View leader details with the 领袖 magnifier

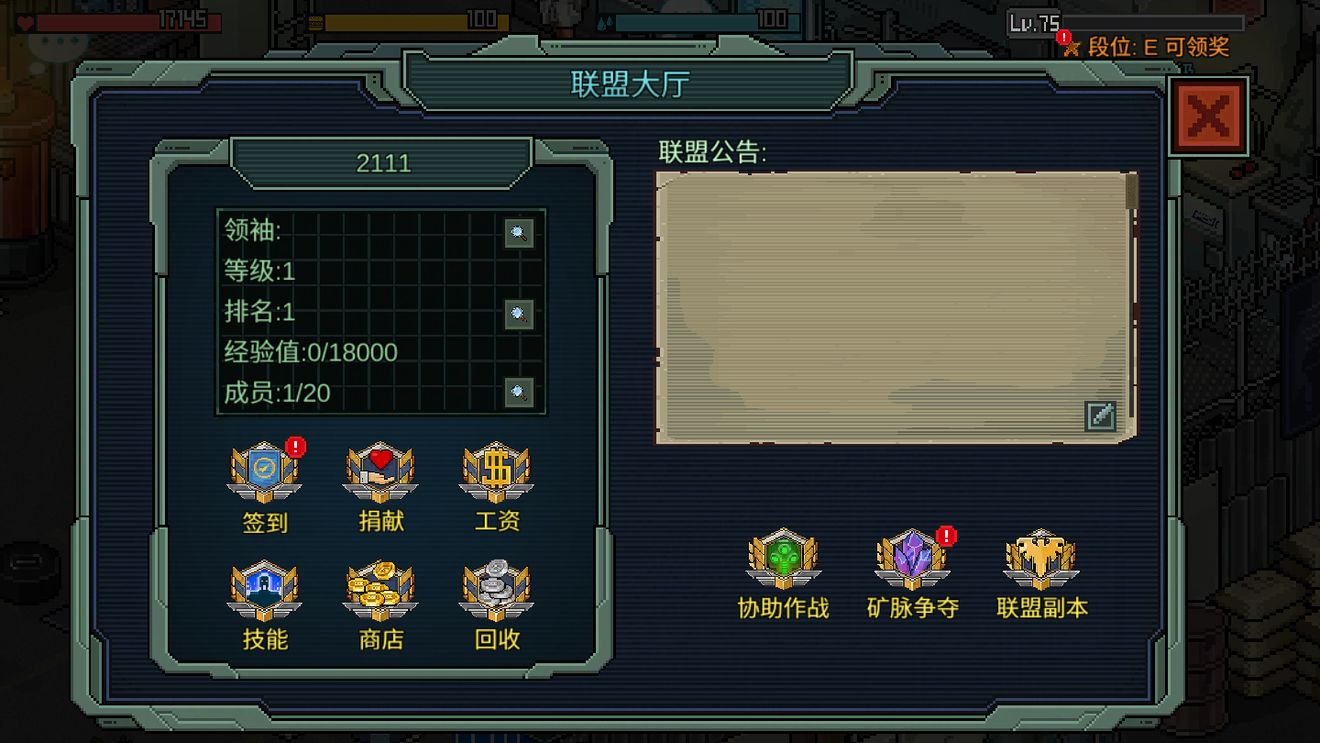coord(518,233)
